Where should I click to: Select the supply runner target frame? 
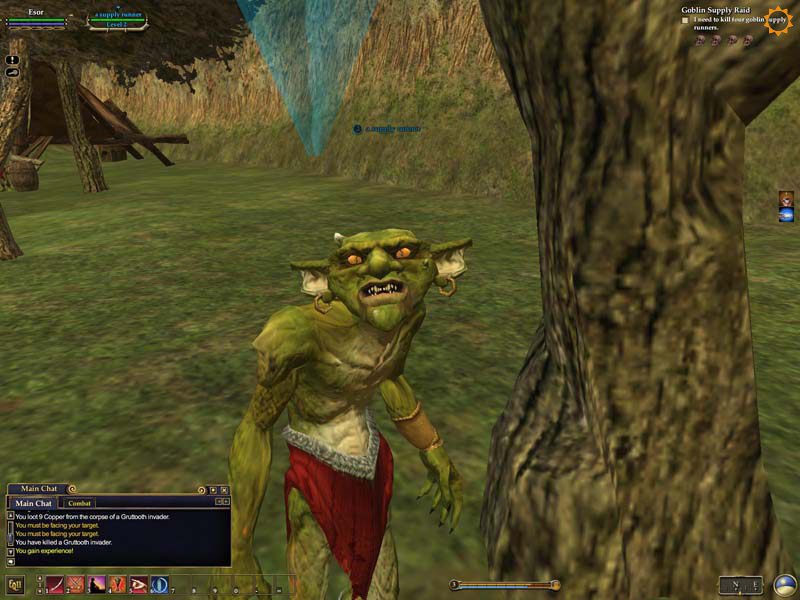118,19
